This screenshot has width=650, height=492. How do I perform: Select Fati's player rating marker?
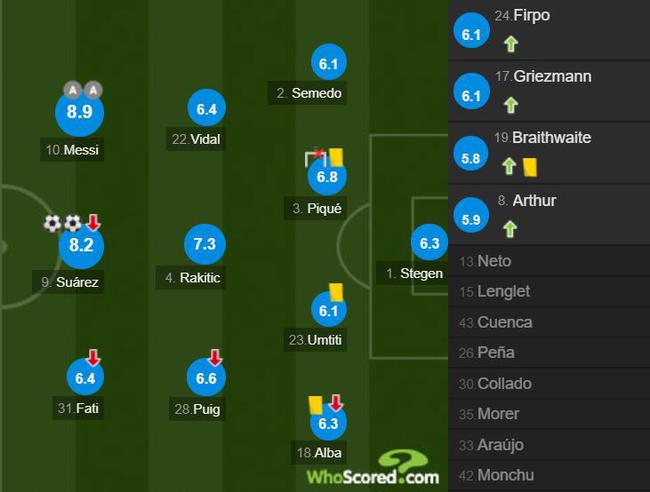pos(86,377)
